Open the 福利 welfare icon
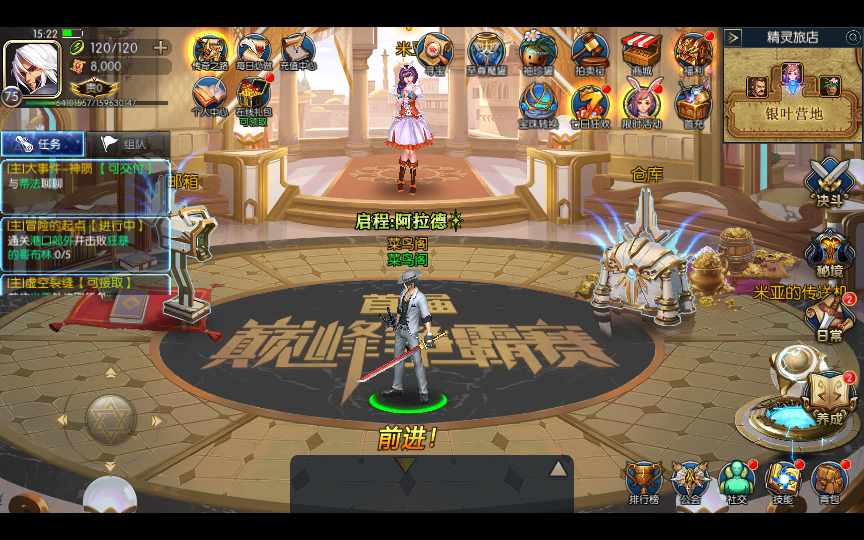 (x=692, y=53)
